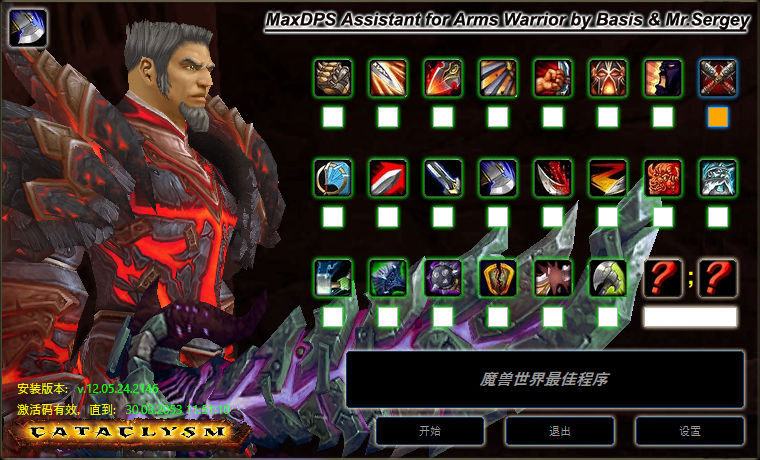Click the axe icon in the window corner

point(27,28)
